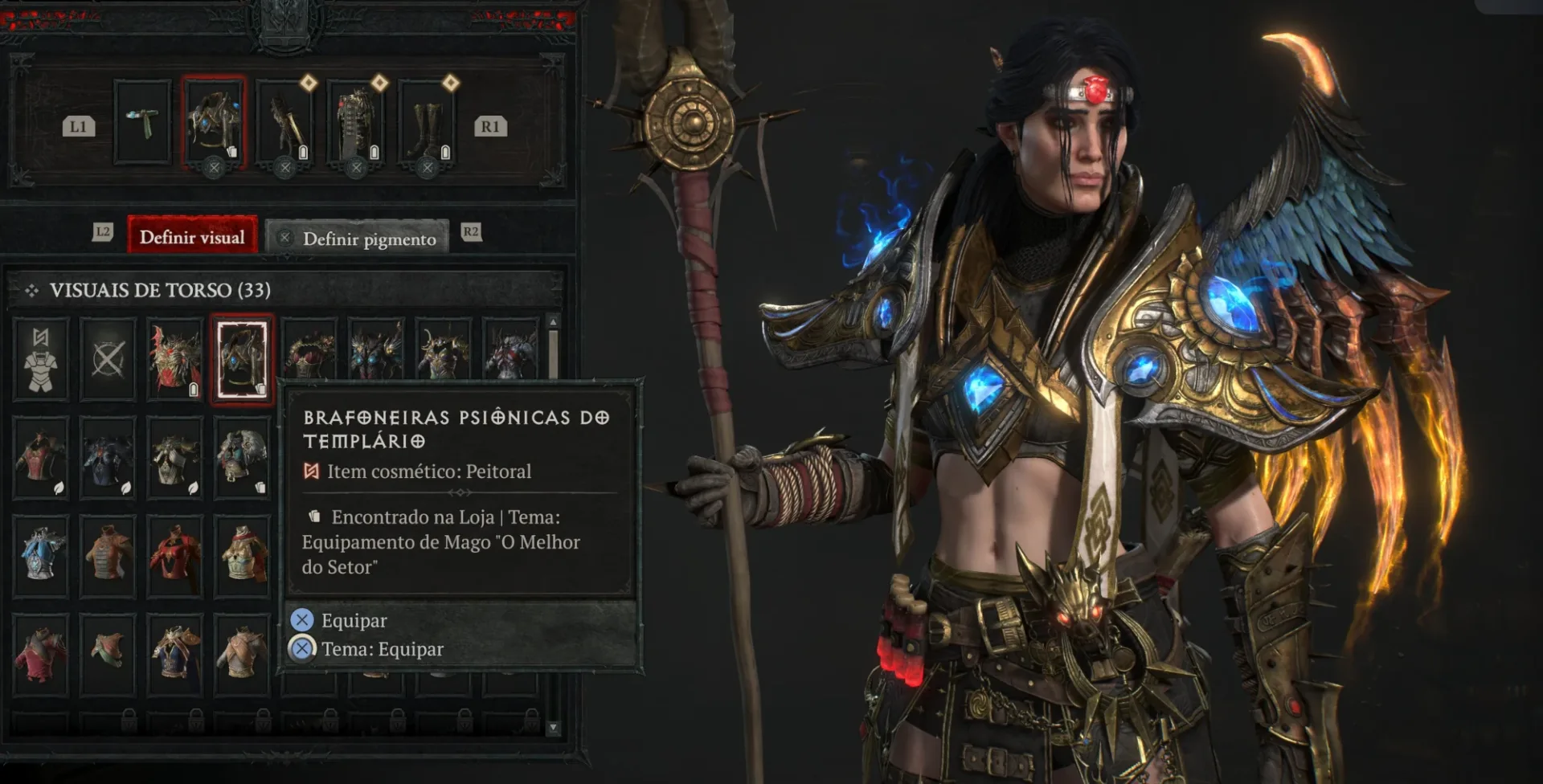Image resolution: width=1543 pixels, height=784 pixels.
Task: Click the L2 shoulder button label
Action: click(103, 231)
